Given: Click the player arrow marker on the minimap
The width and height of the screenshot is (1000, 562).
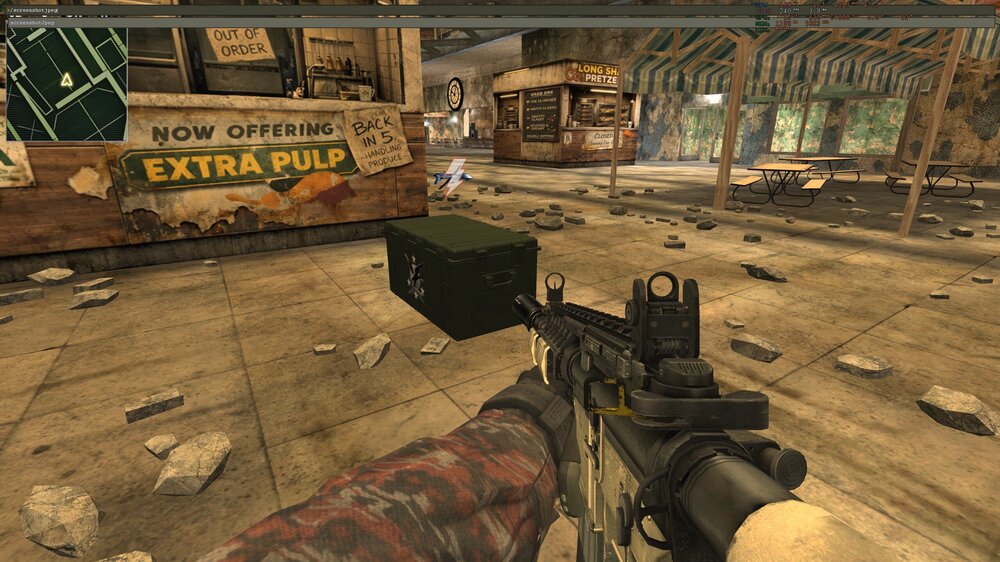Looking at the screenshot, I should [x=66, y=79].
